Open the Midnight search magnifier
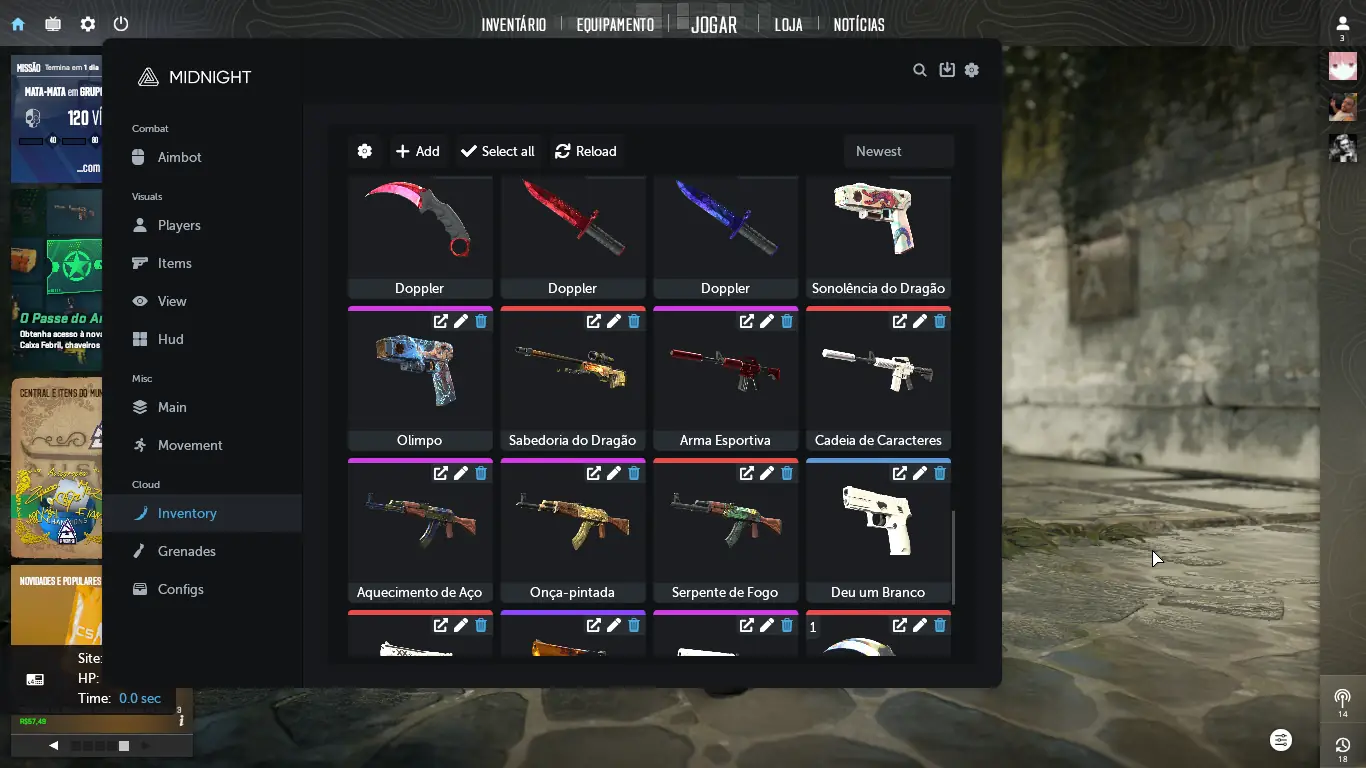This screenshot has height=768, width=1366. coord(920,70)
